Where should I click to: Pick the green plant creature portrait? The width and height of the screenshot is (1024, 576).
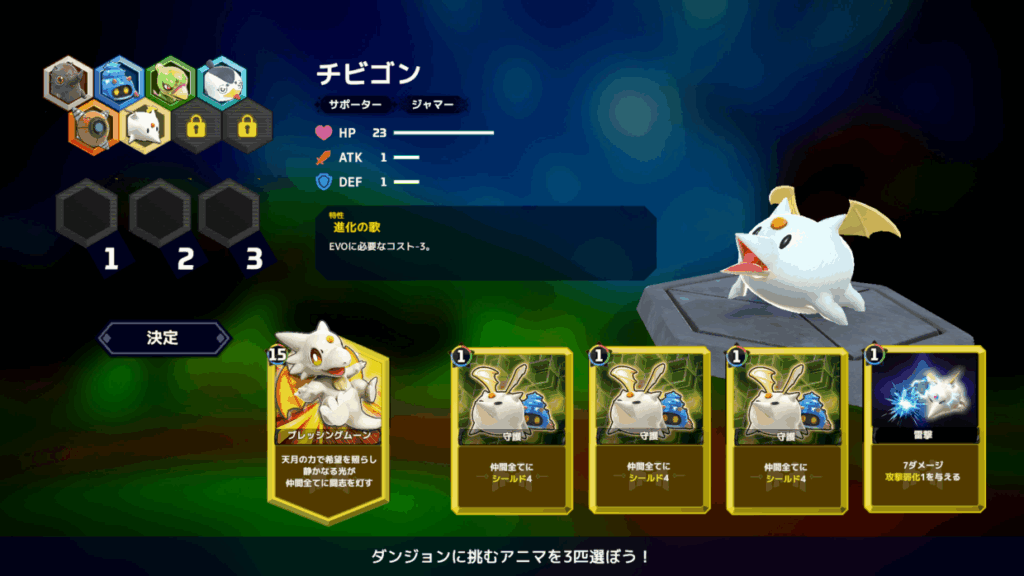(x=171, y=82)
